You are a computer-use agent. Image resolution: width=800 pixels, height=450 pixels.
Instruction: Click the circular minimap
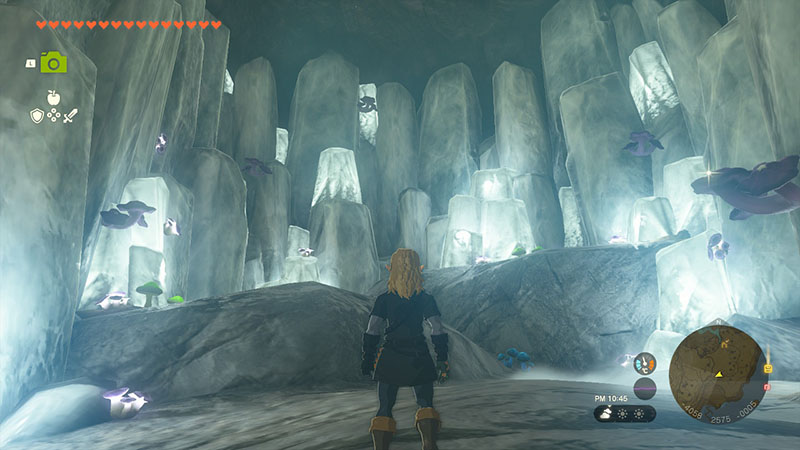click(717, 374)
